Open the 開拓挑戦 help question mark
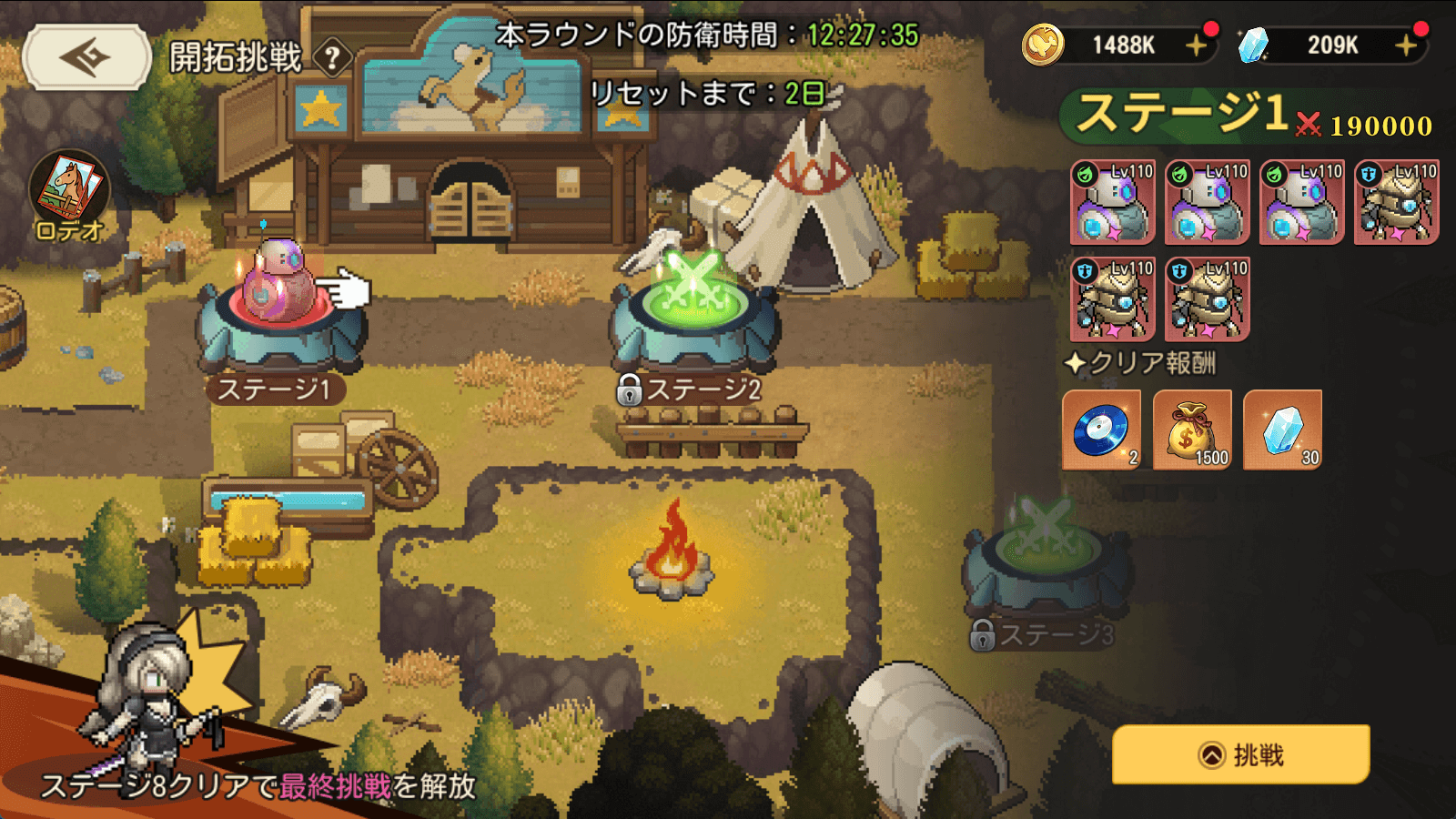This screenshot has width=1456, height=819. click(x=332, y=59)
